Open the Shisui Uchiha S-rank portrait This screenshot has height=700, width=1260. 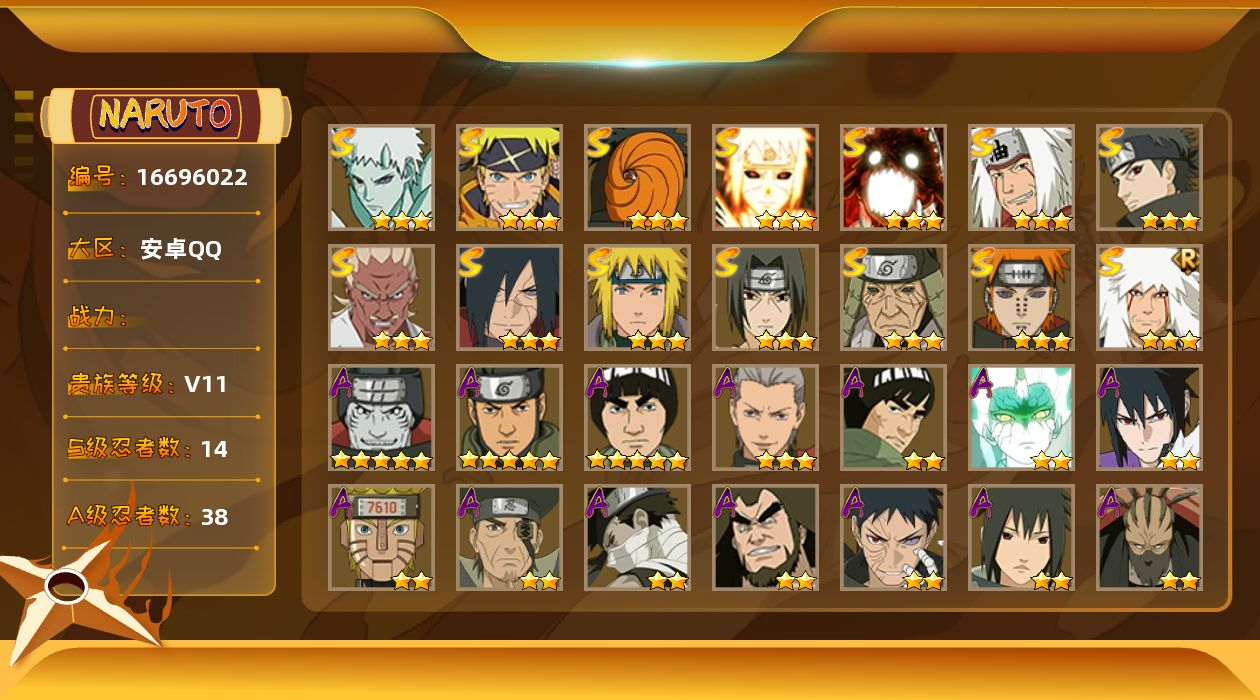[x=1149, y=177]
